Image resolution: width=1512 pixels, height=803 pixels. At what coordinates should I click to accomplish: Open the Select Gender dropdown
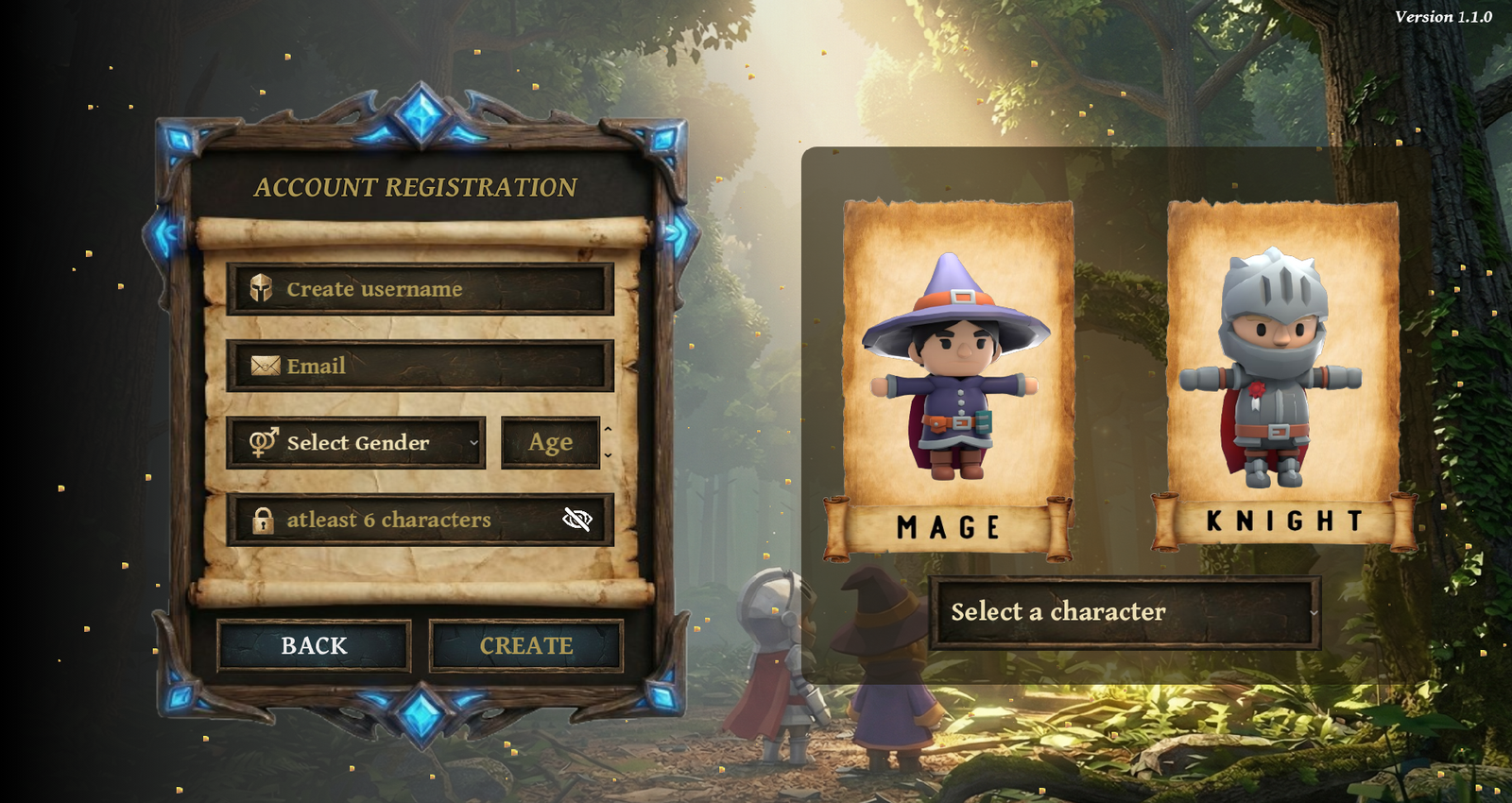356,441
